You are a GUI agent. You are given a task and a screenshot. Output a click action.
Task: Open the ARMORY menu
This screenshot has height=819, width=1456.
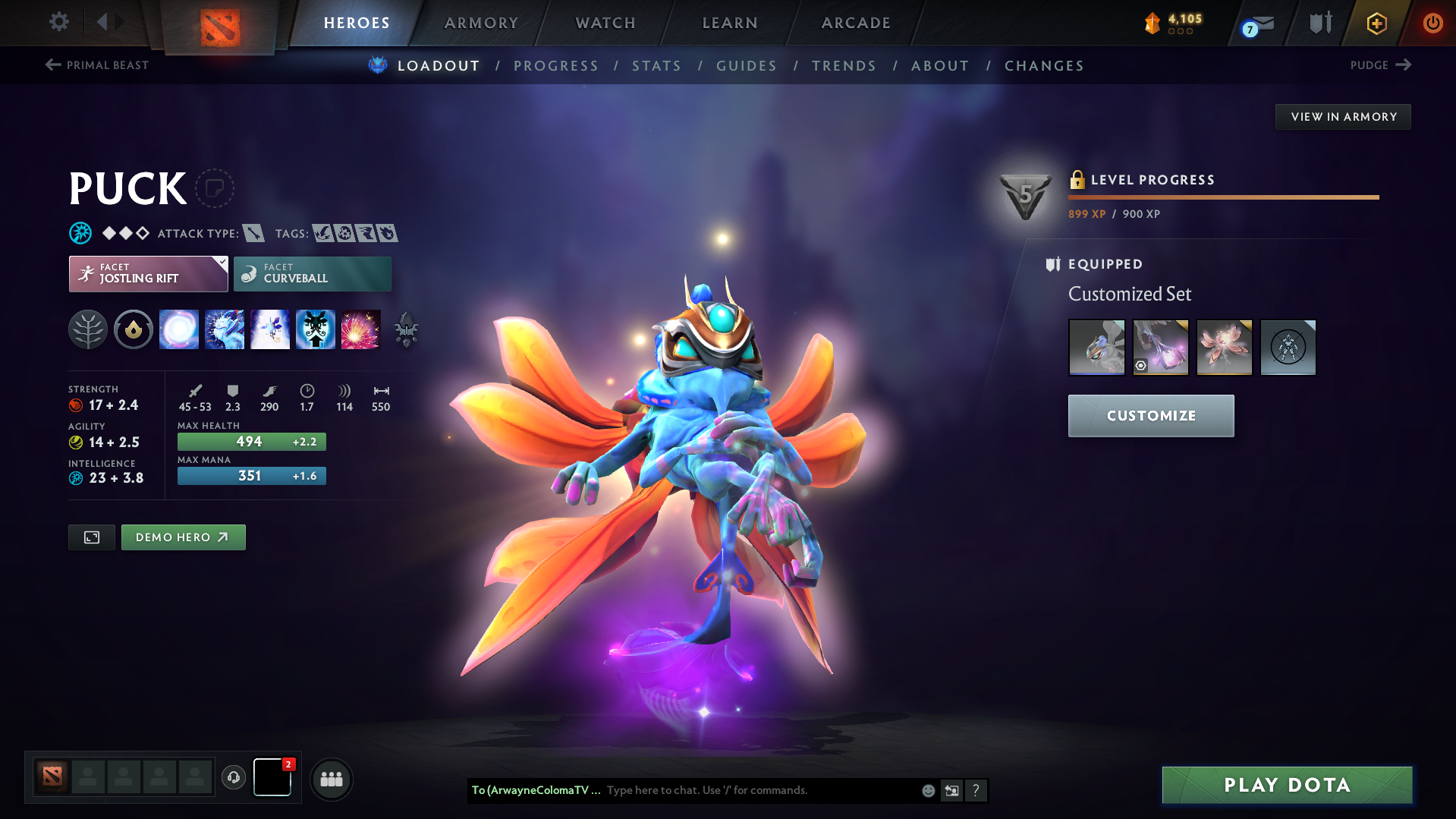pos(482,23)
